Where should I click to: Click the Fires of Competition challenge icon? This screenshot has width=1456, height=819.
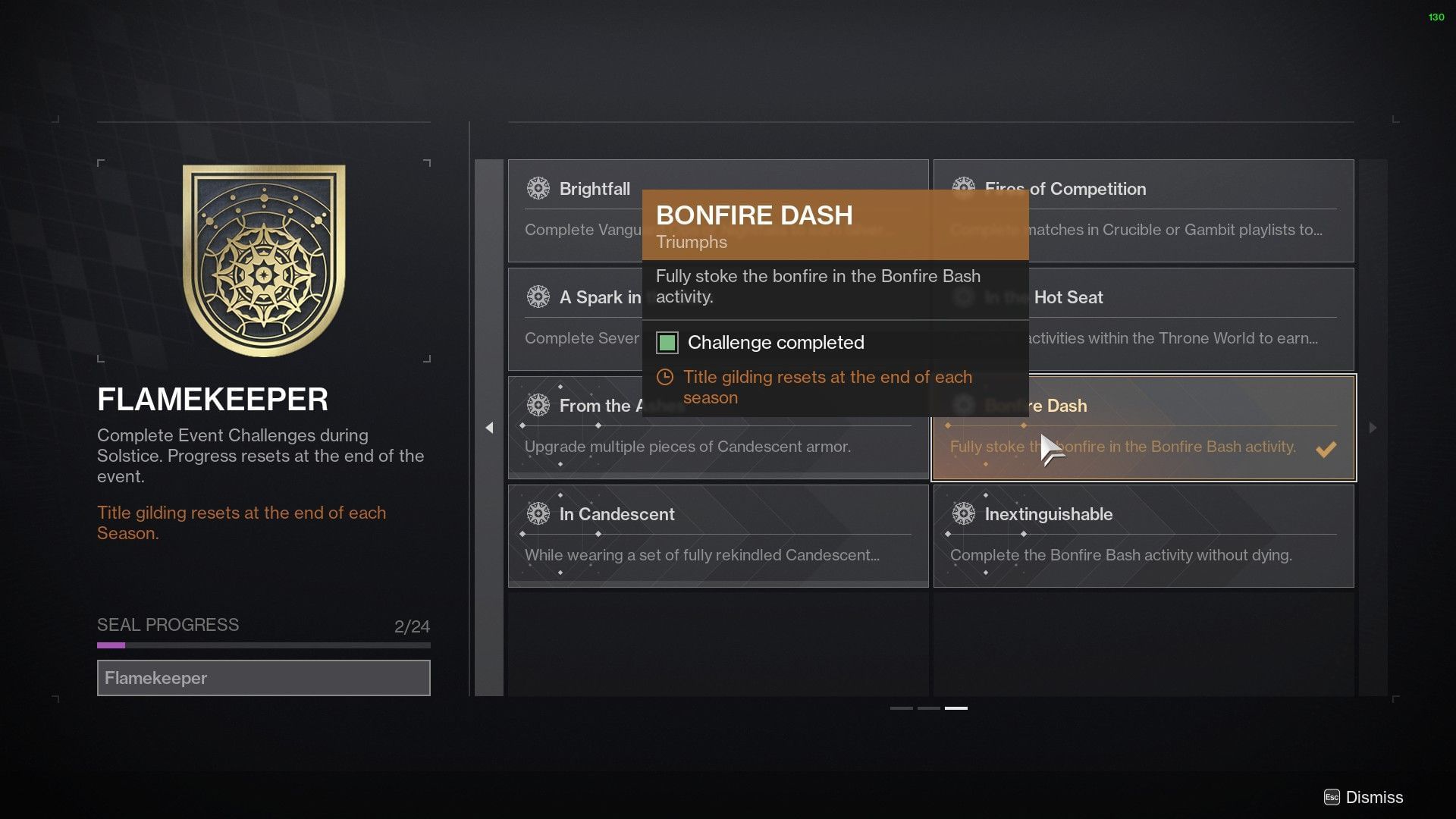pos(964,188)
